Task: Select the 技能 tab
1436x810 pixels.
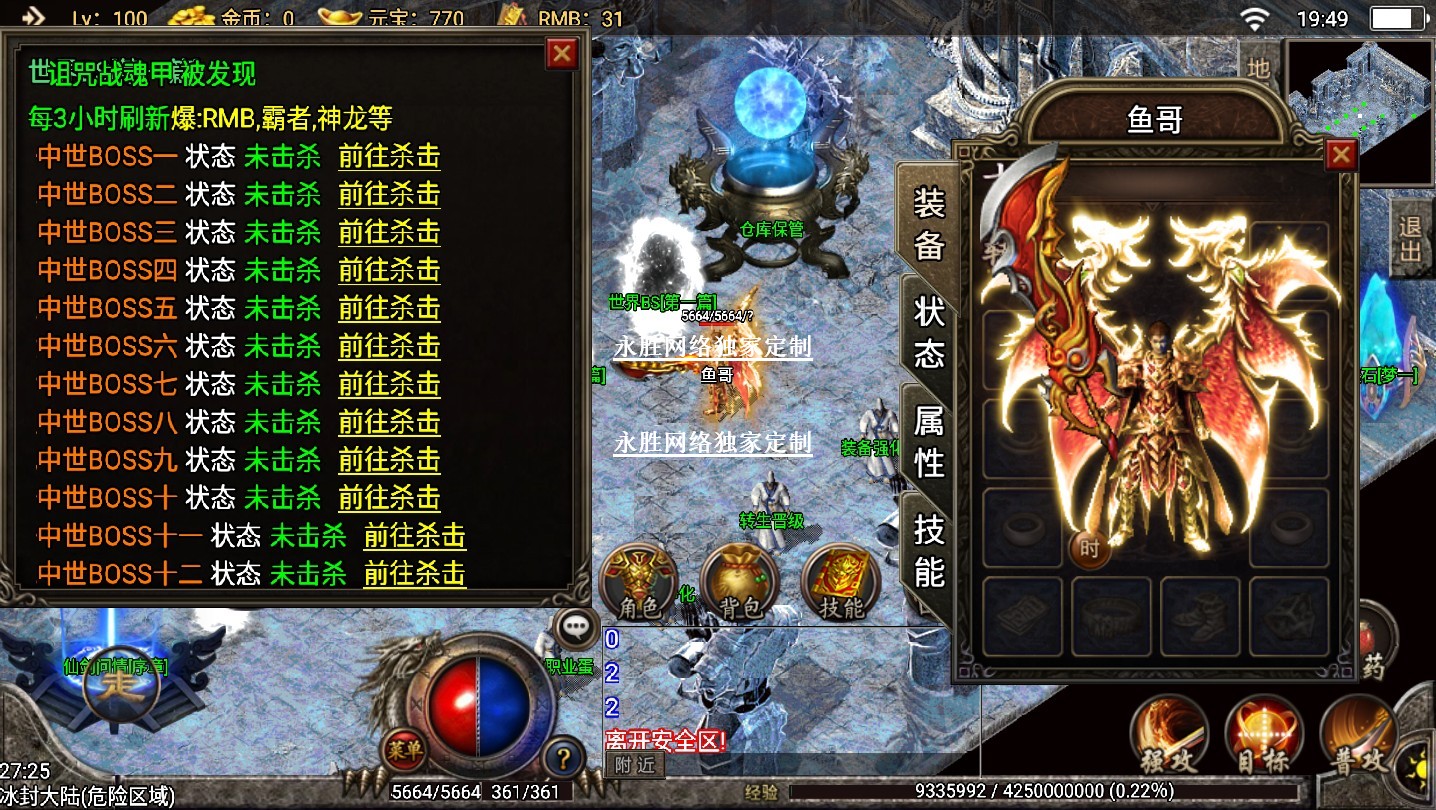Action: 929,548
